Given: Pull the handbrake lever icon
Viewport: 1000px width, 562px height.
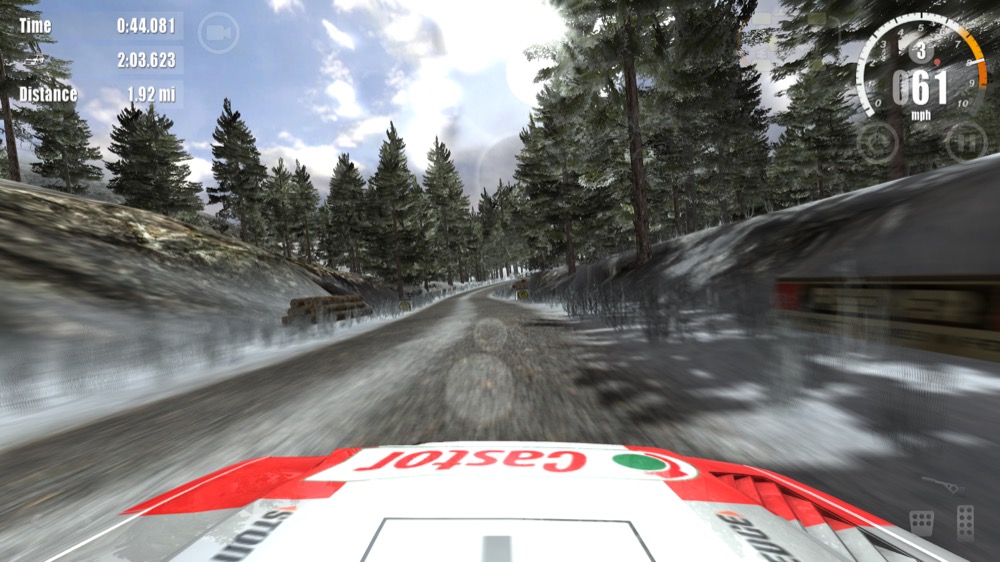Looking at the screenshot, I should coord(939,484).
